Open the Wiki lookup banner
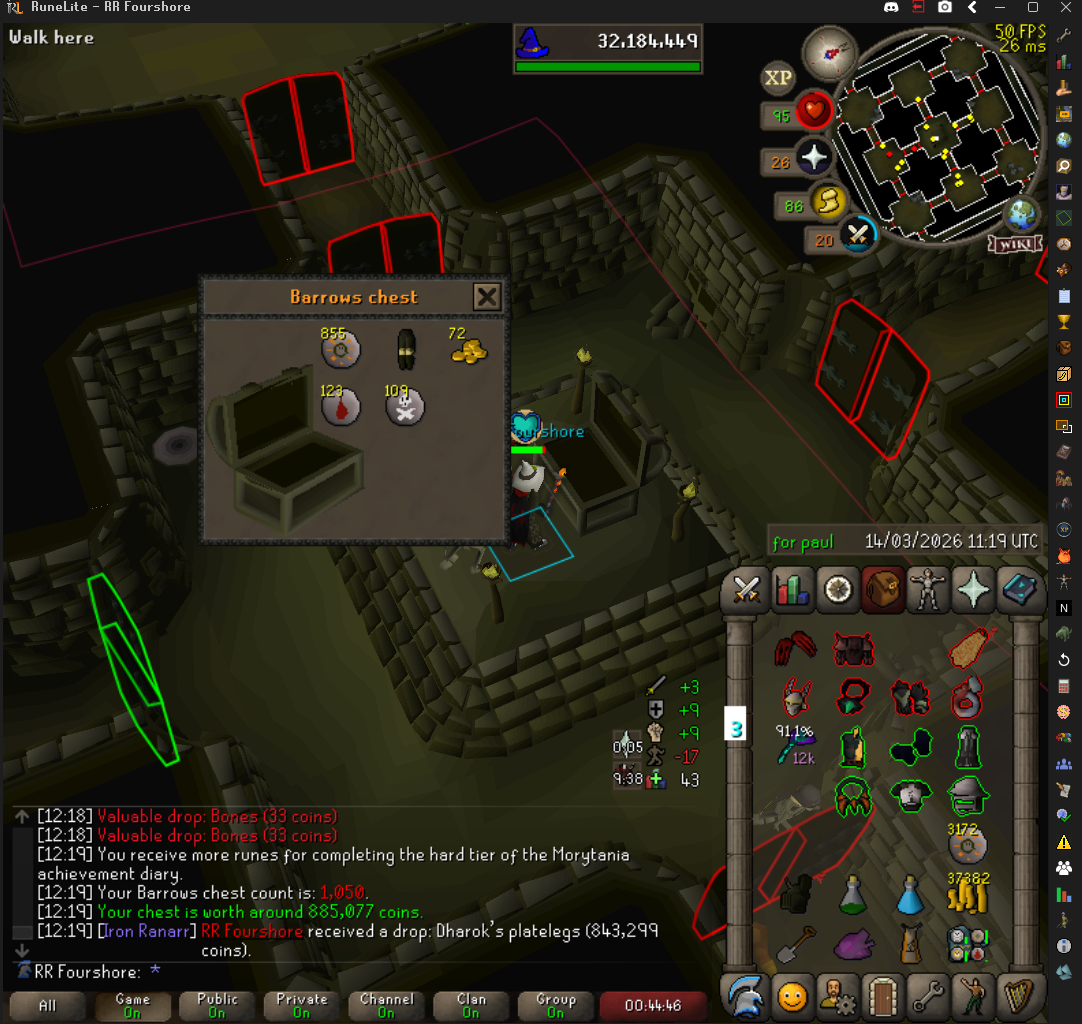 click(1015, 244)
